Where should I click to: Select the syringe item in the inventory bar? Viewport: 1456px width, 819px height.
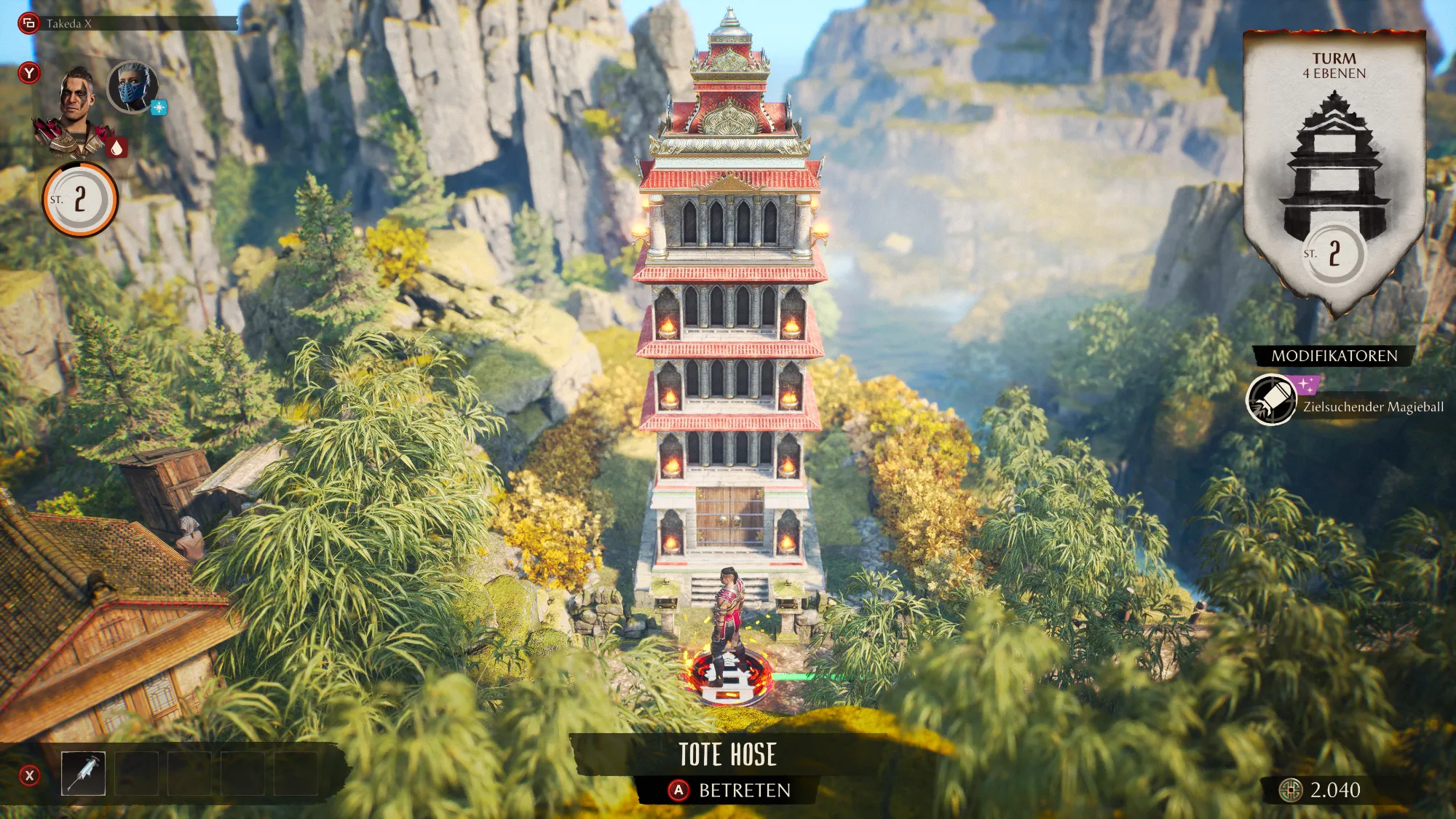pyautogui.click(x=83, y=773)
